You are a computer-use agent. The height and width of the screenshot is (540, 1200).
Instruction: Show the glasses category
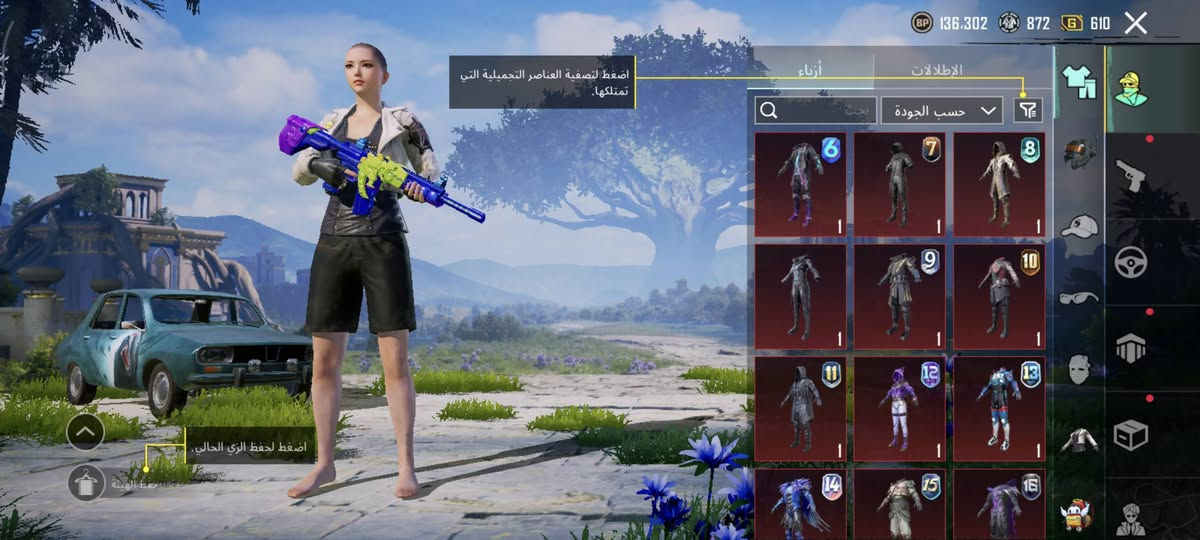click(x=1079, y=297)
